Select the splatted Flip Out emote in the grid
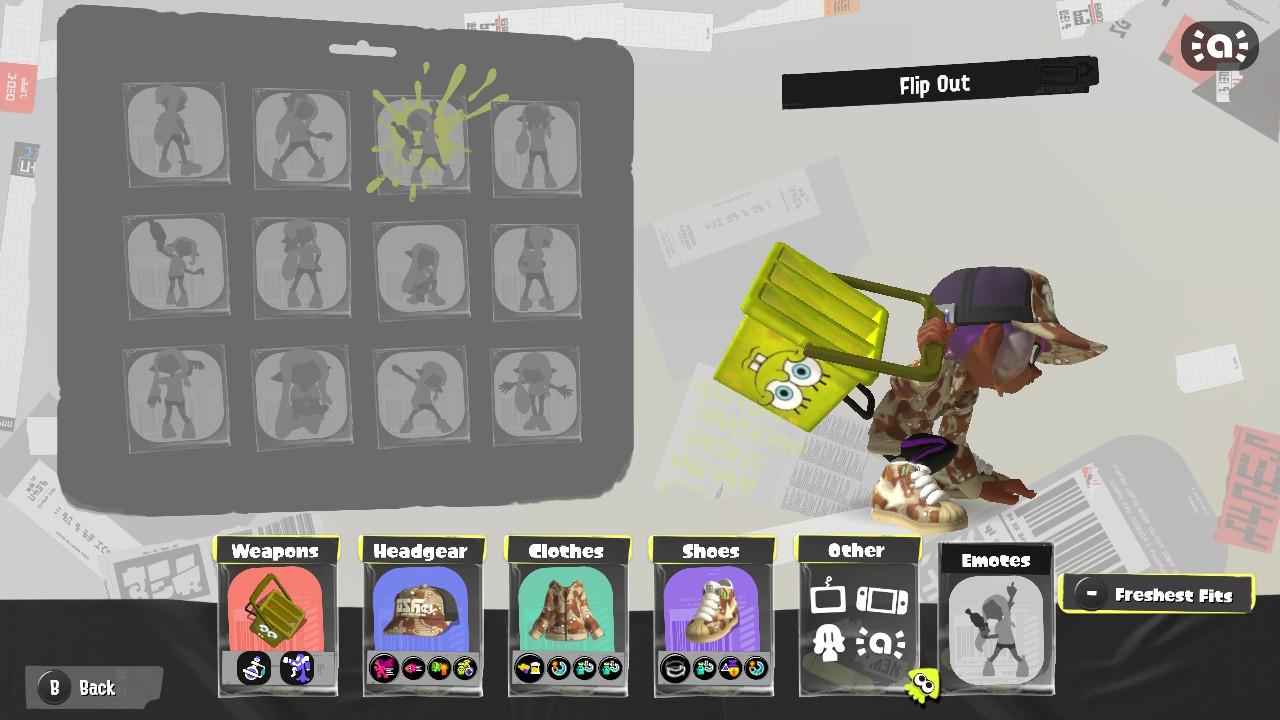 tap(422, 140)
